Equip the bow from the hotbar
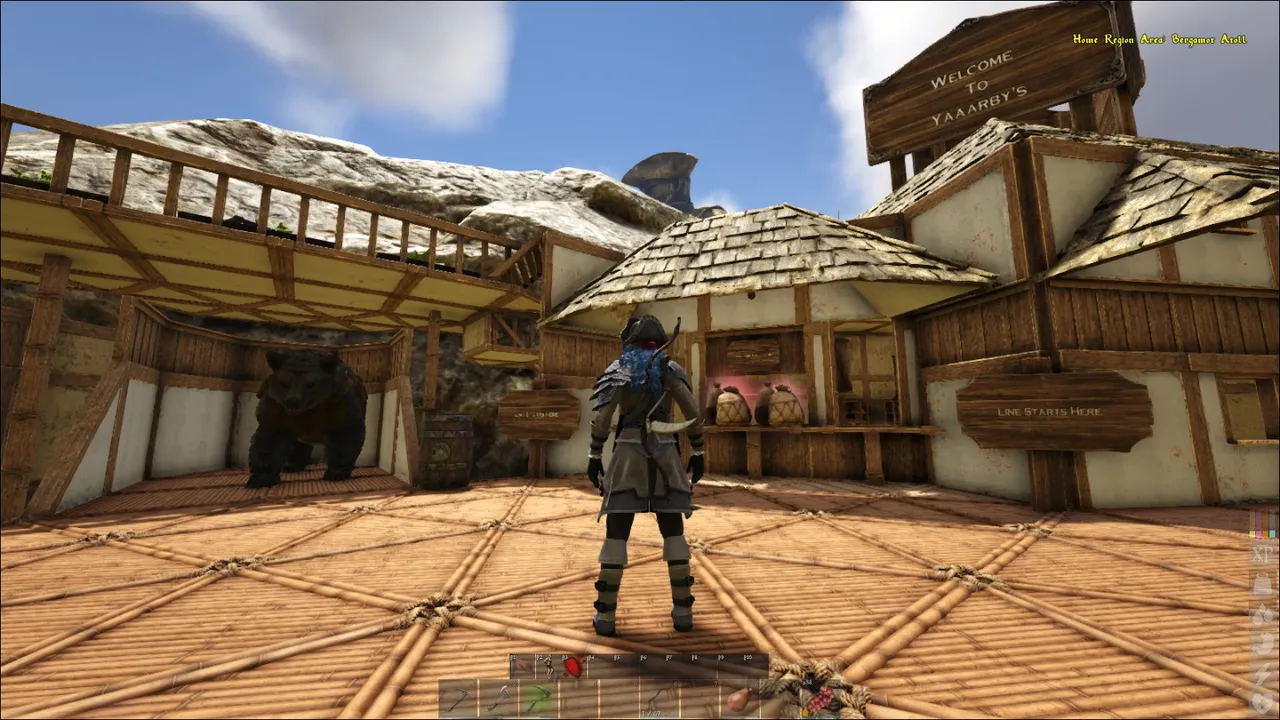This screenshot has height=720, width=1280. point(659,699)
